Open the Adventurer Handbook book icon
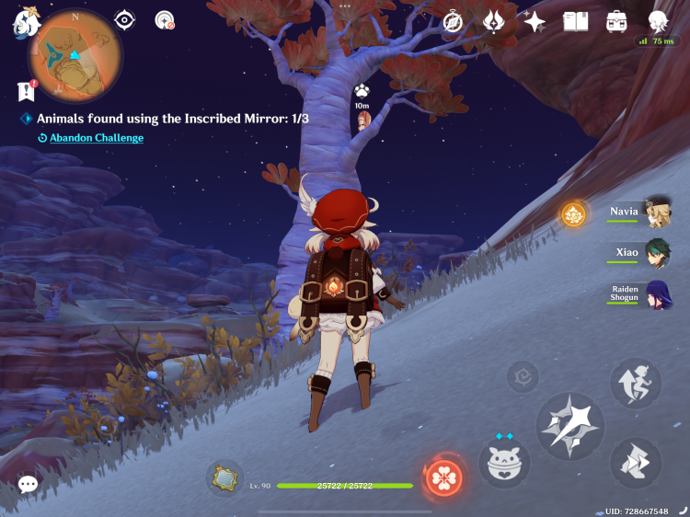 (x=575, y=21)
